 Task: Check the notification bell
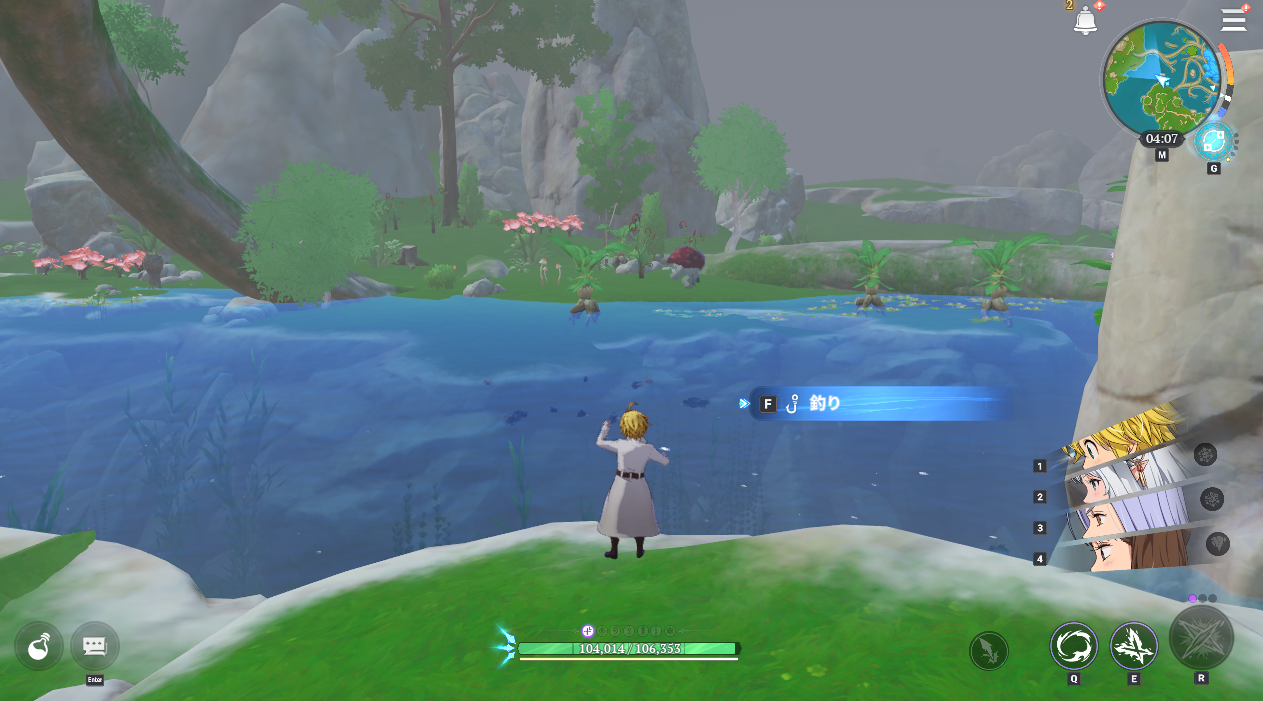pos(1085,20)
